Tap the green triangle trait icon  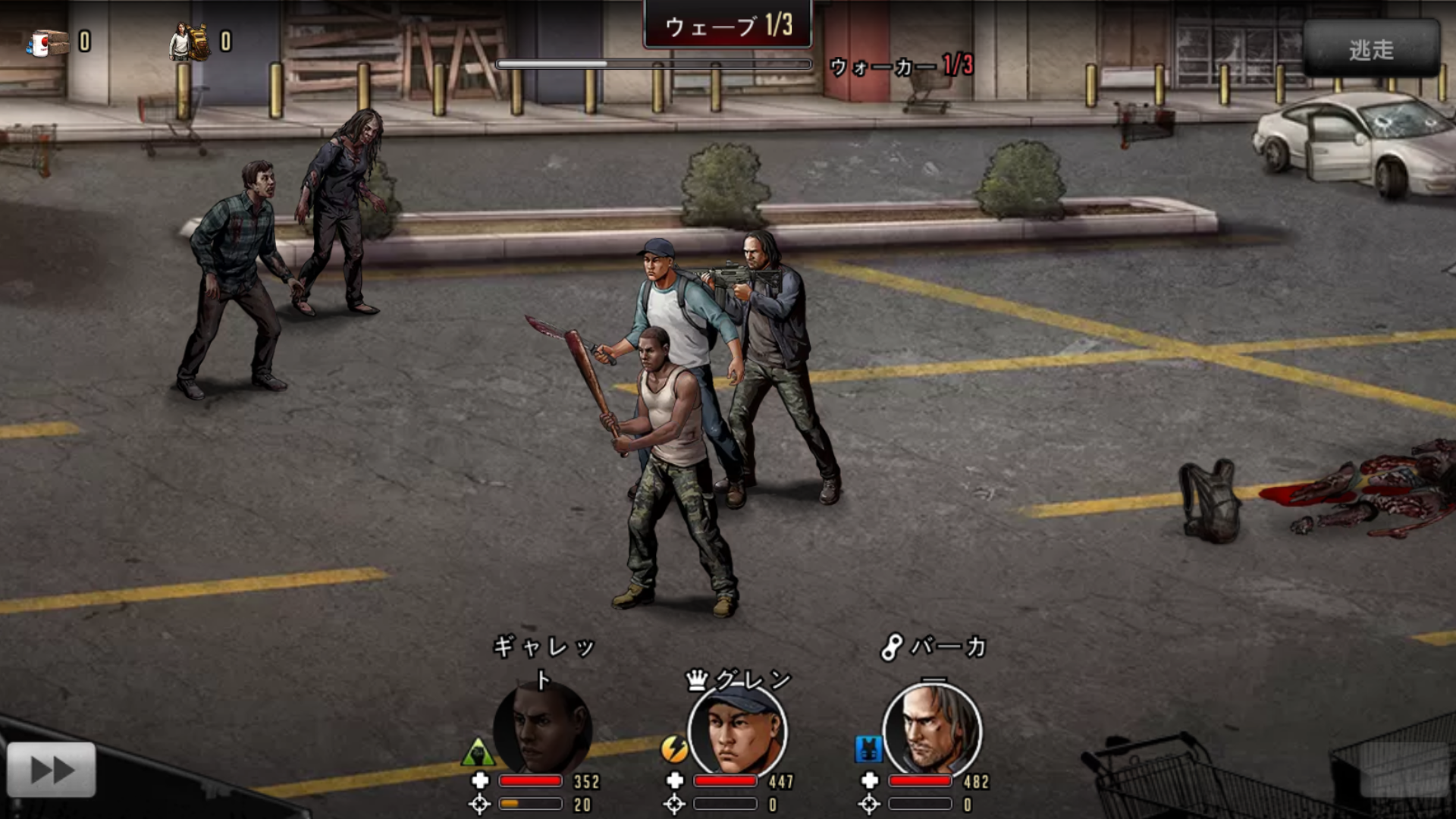pos(478,752)
